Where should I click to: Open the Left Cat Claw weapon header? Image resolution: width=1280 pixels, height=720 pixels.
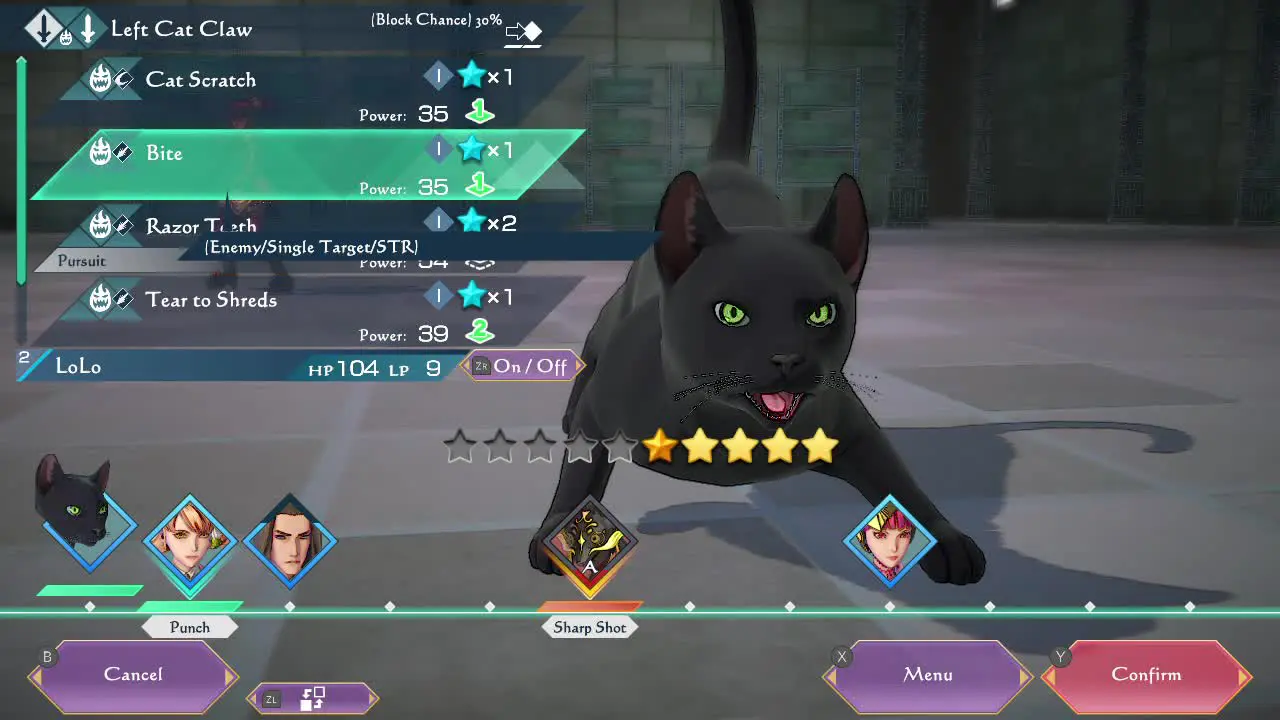(x=181, y=29)
